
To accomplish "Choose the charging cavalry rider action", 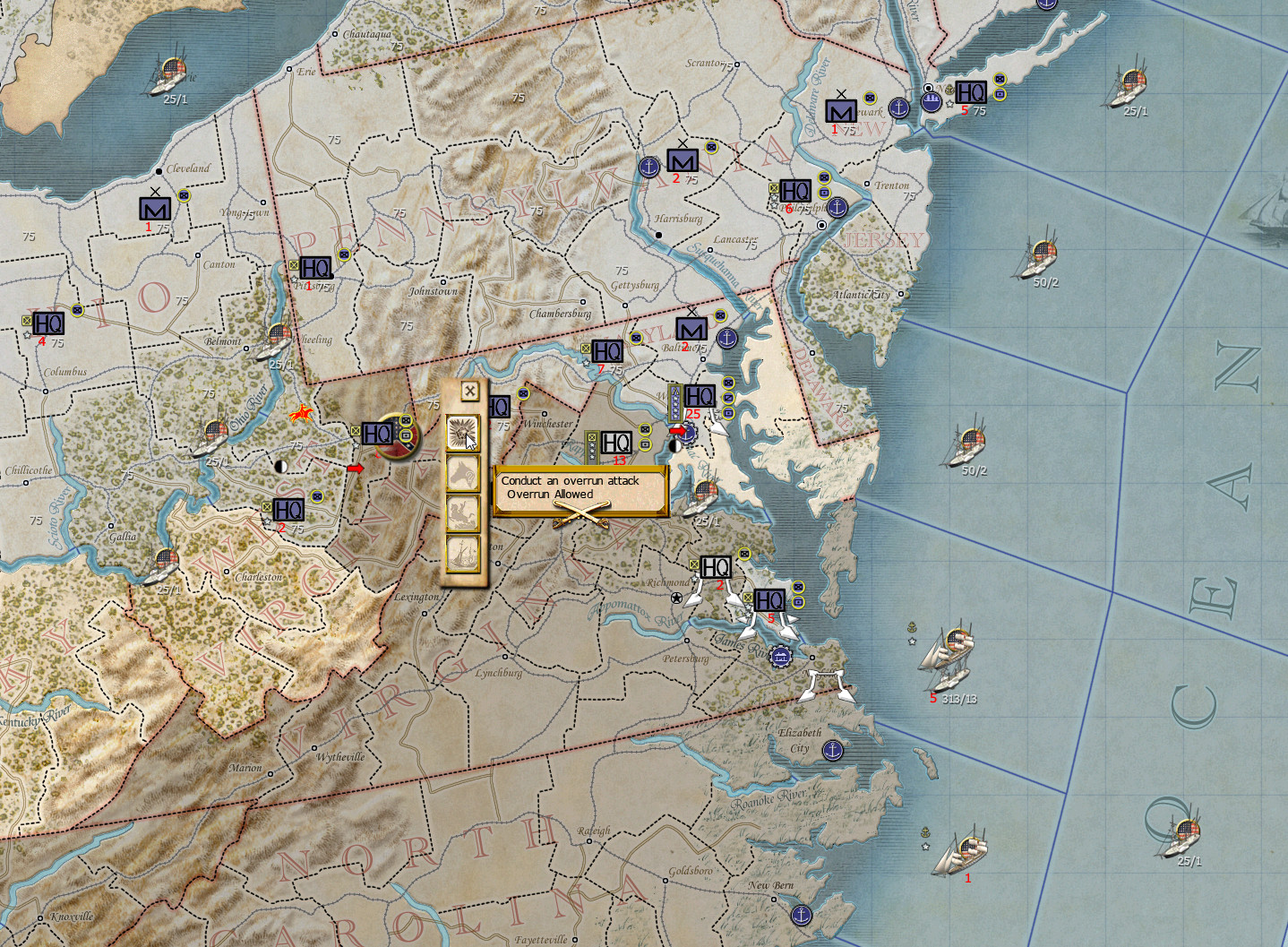I will pyautogui.click(x=463, y=512).
